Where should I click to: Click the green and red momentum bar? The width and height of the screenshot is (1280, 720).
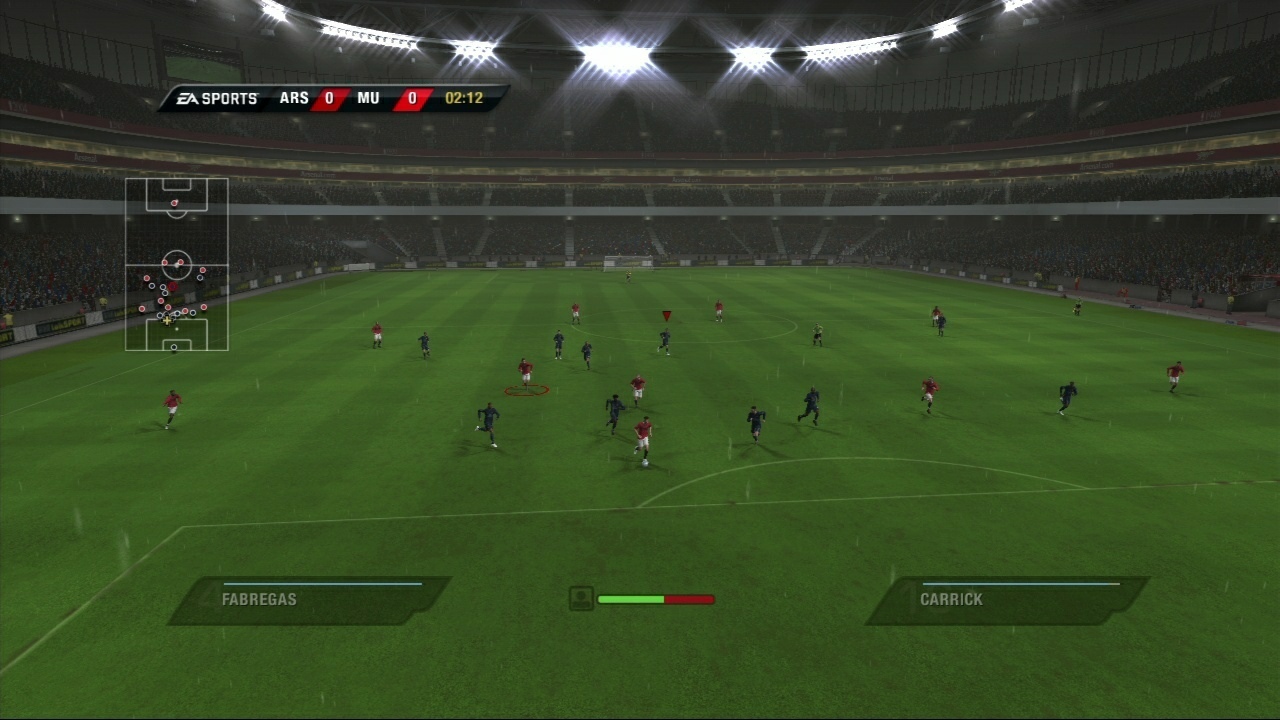point(656,598)
